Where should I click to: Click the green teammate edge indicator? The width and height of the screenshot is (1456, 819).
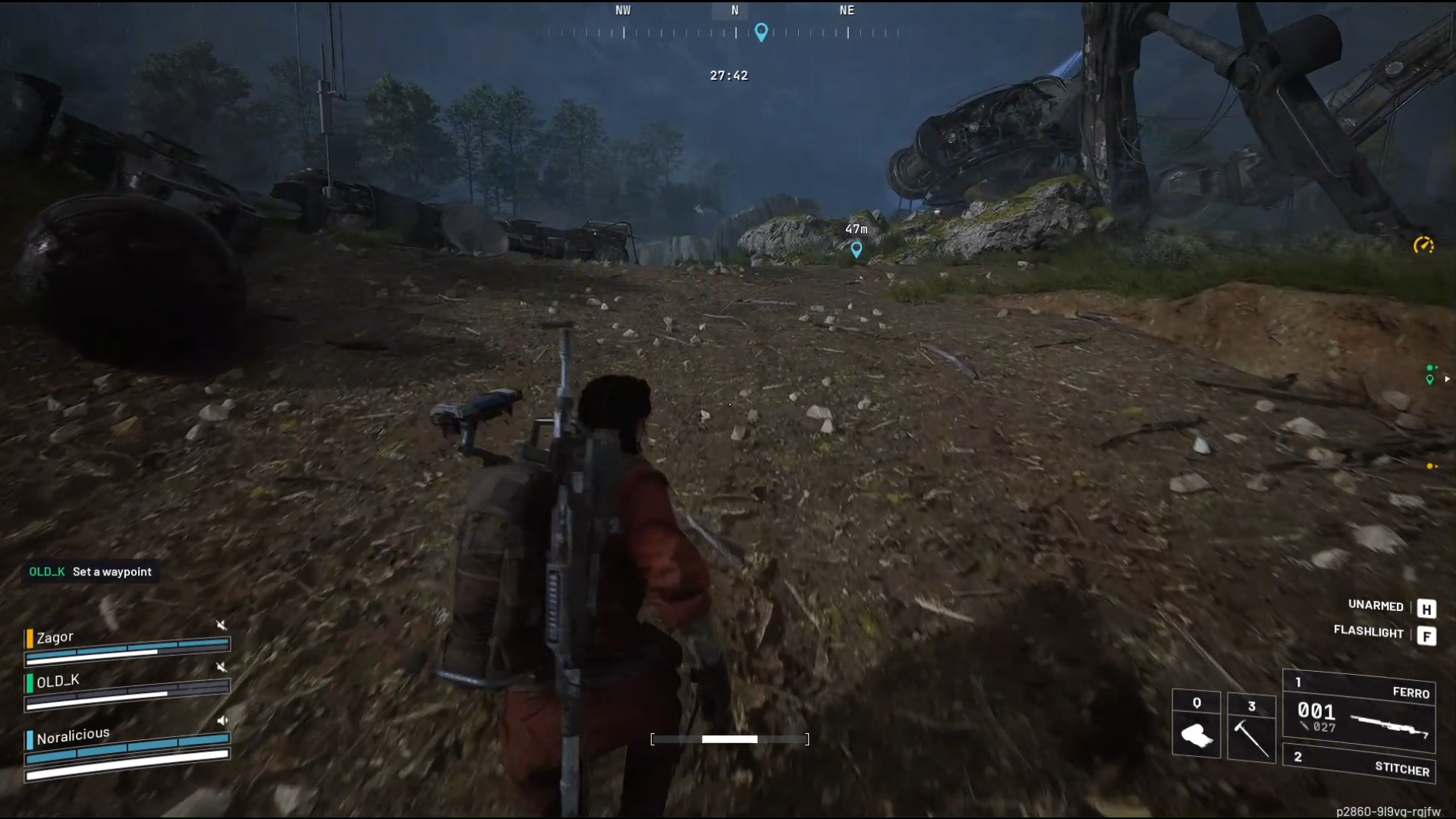[x=1430, y=375]
